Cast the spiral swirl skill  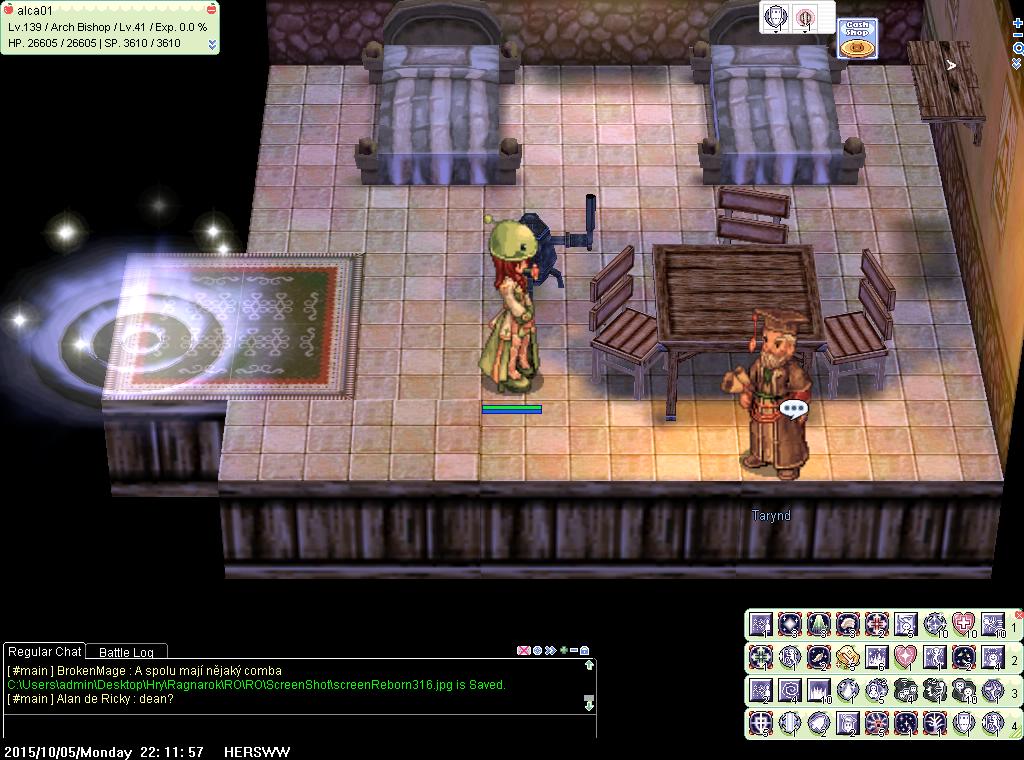coord(790,690)
